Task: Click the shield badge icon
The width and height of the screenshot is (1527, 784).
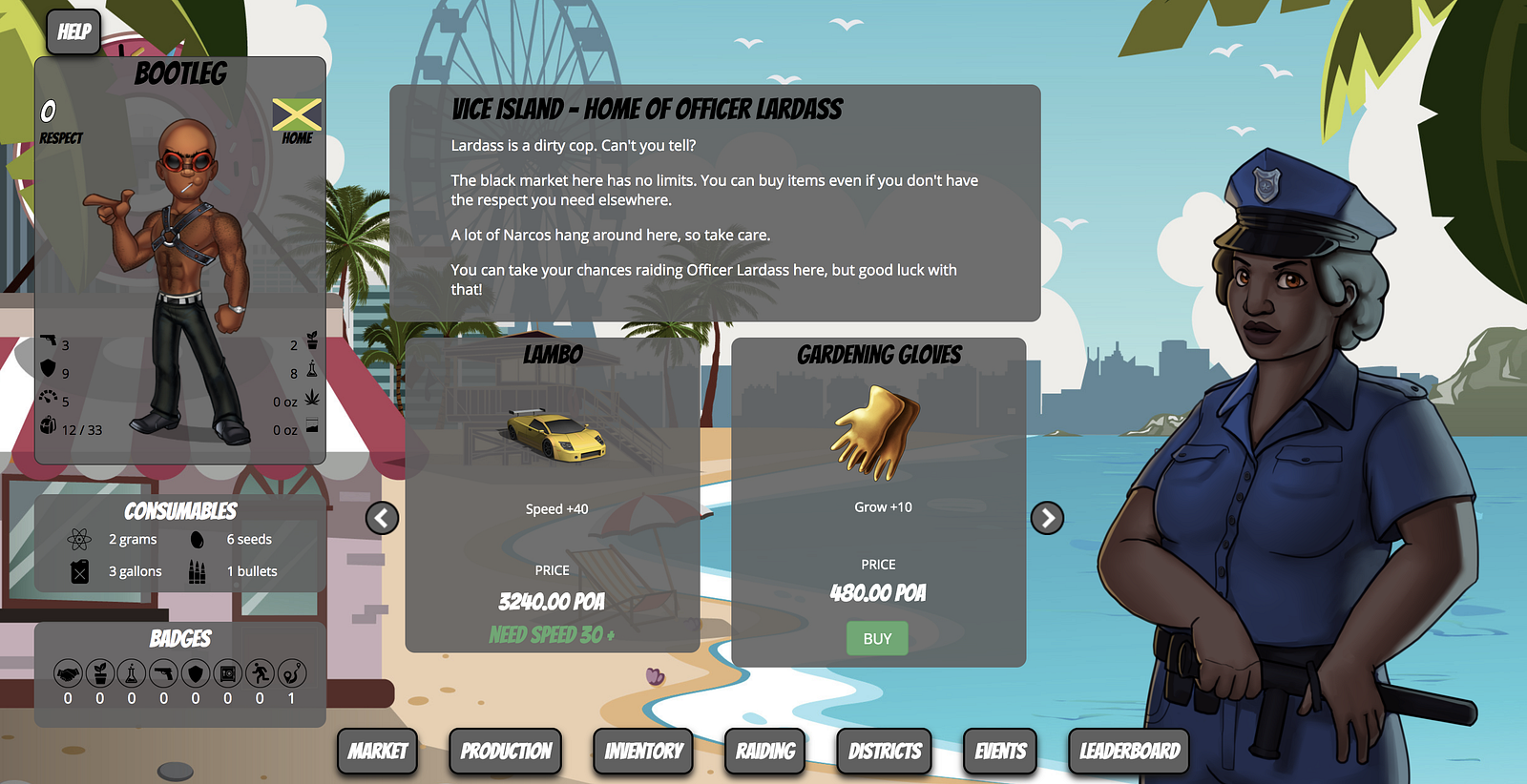Action: click(x=196, y=674)
